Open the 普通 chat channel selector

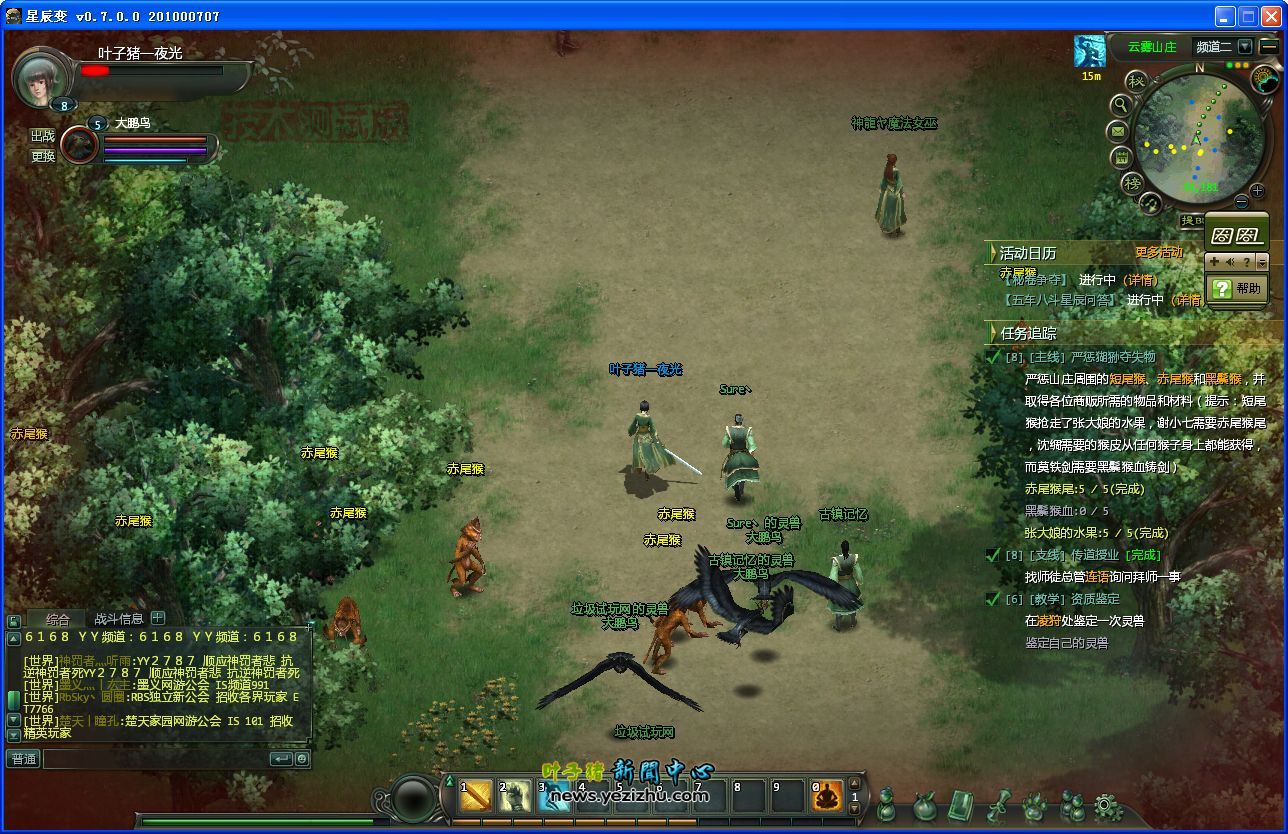pyautogui.click(x=23, y=759)
